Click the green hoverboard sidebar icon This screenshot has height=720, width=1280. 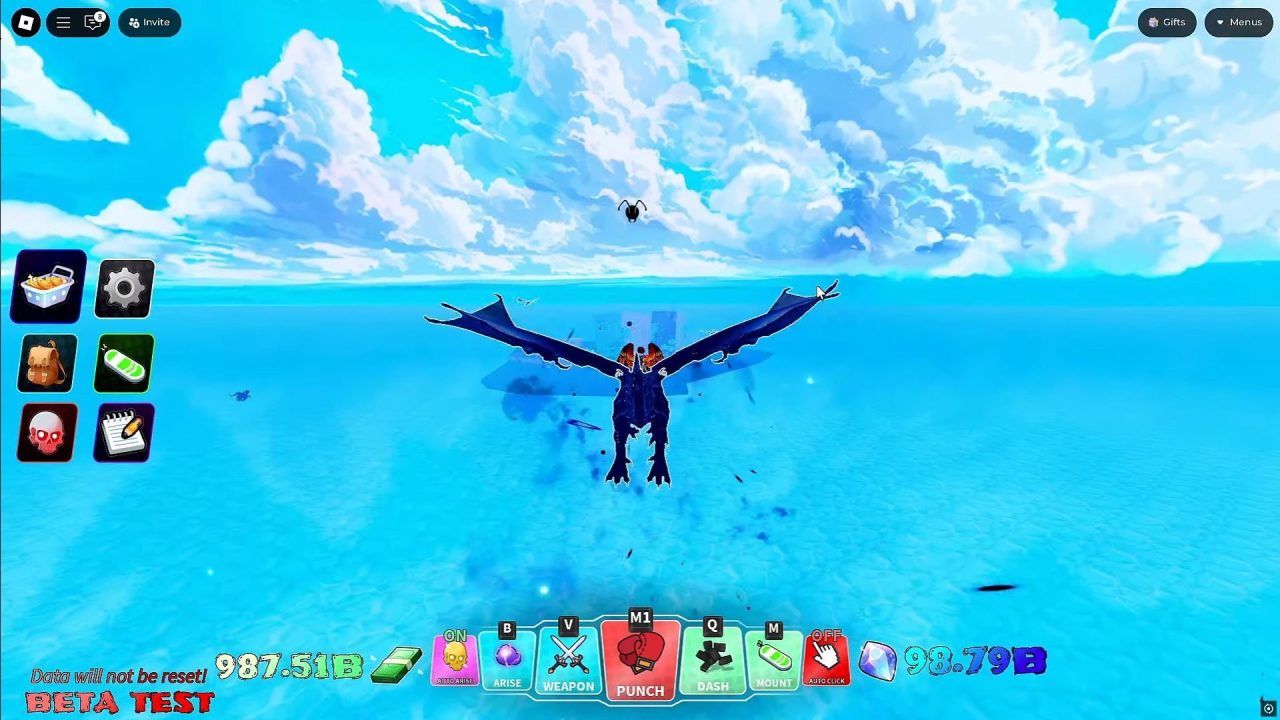click(x=123, y=363)
